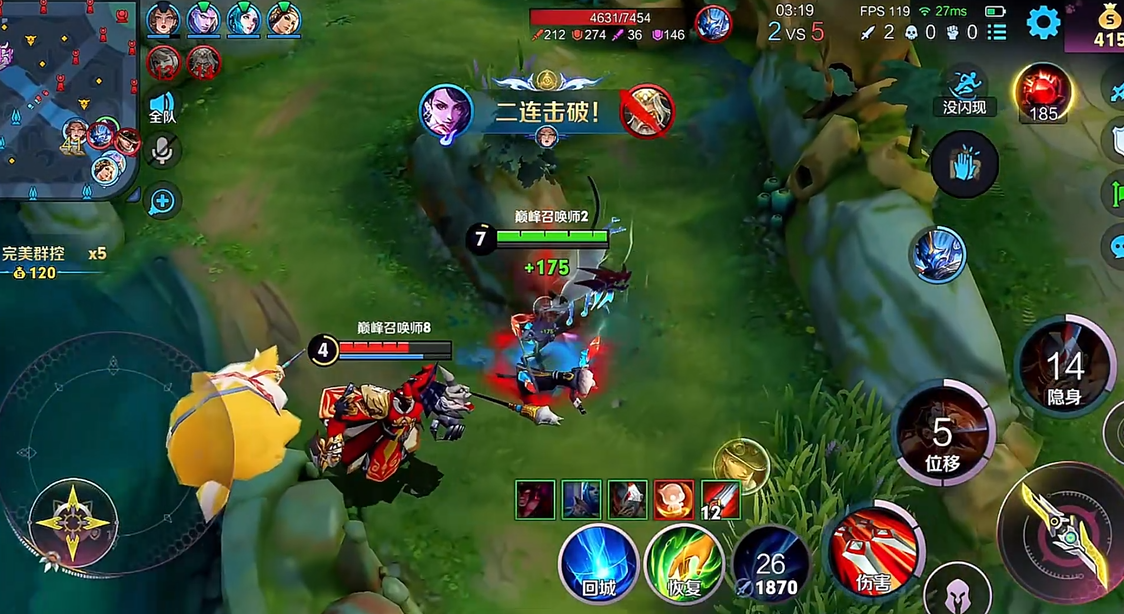Open the quick chat plus bubble
The height and width of the screenshot is (614, 1124).
click(162, 201)
